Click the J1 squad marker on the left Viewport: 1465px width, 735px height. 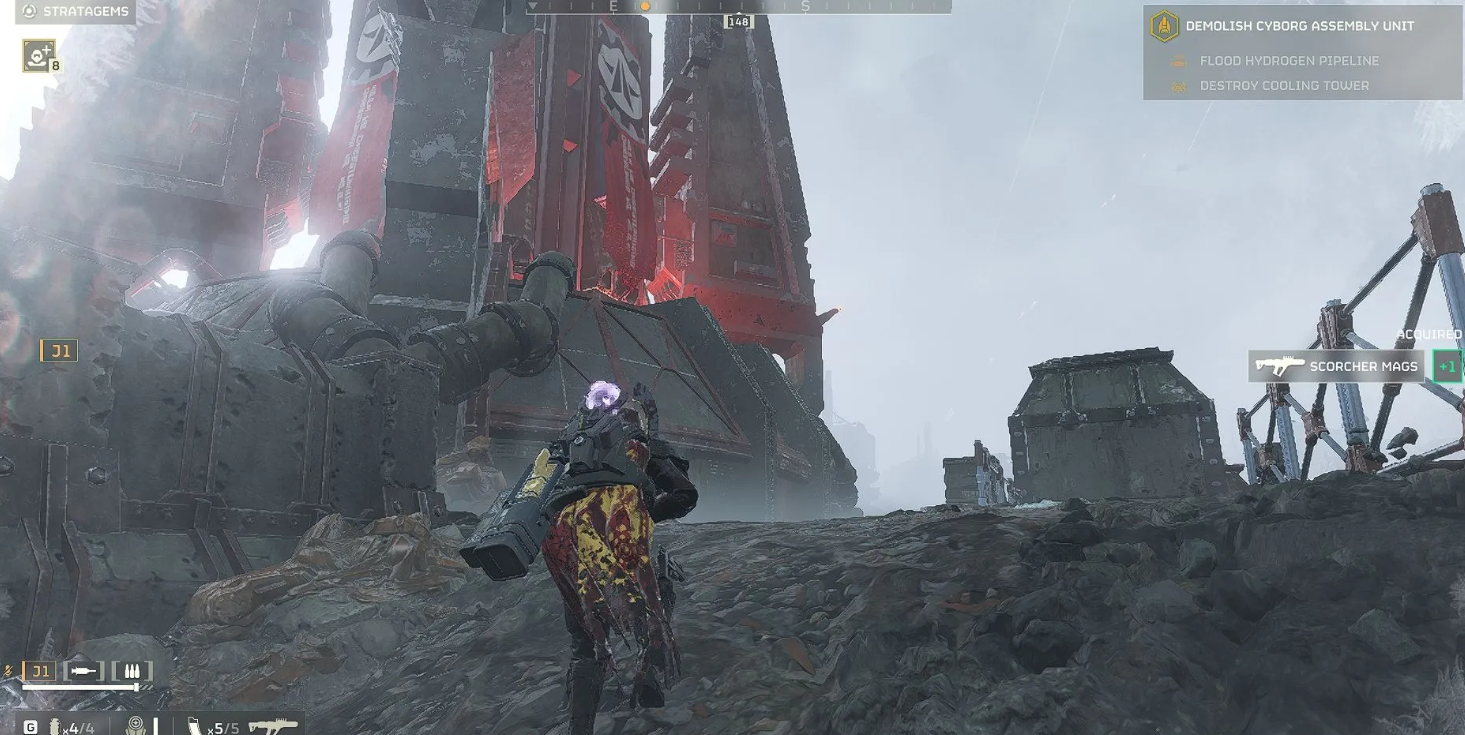pos(59,351)
